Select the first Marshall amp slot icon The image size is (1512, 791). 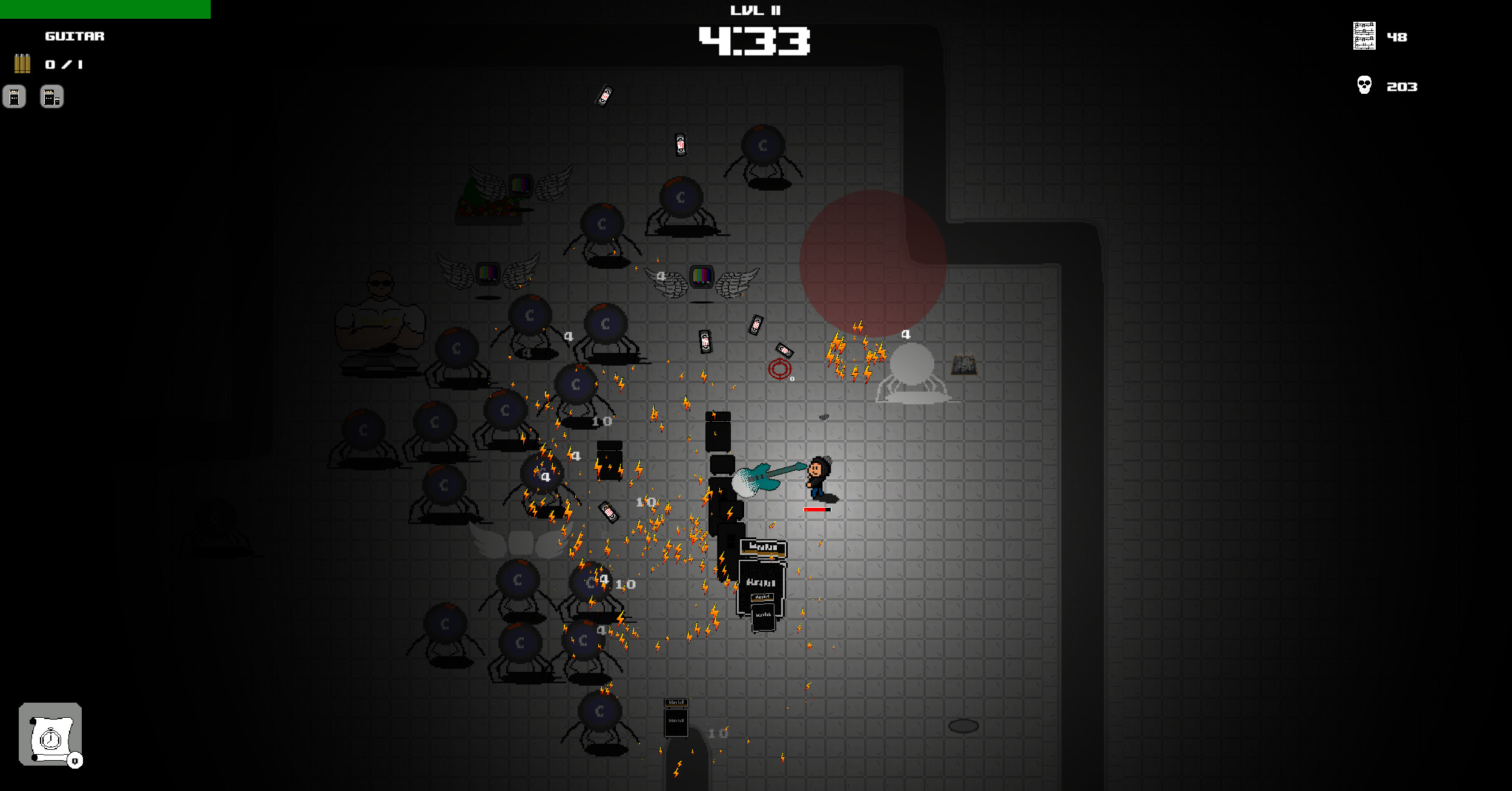(14, 96)
